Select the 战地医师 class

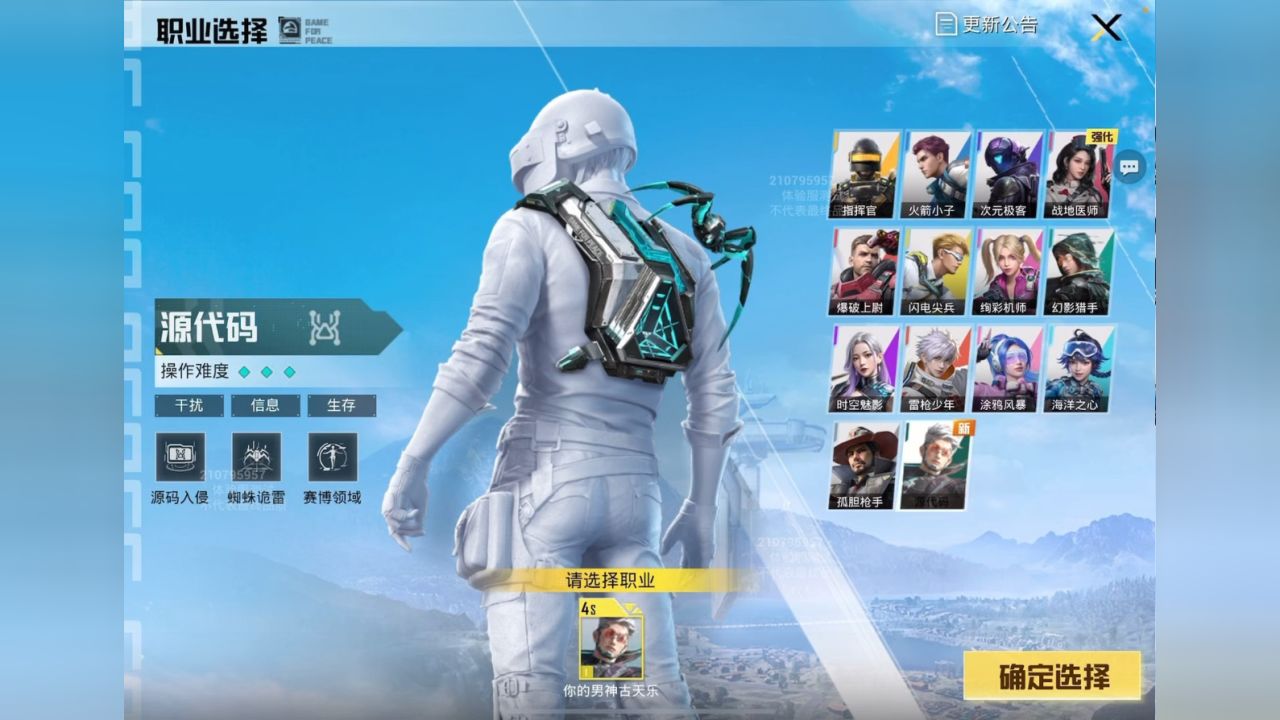pos(1078,174)
